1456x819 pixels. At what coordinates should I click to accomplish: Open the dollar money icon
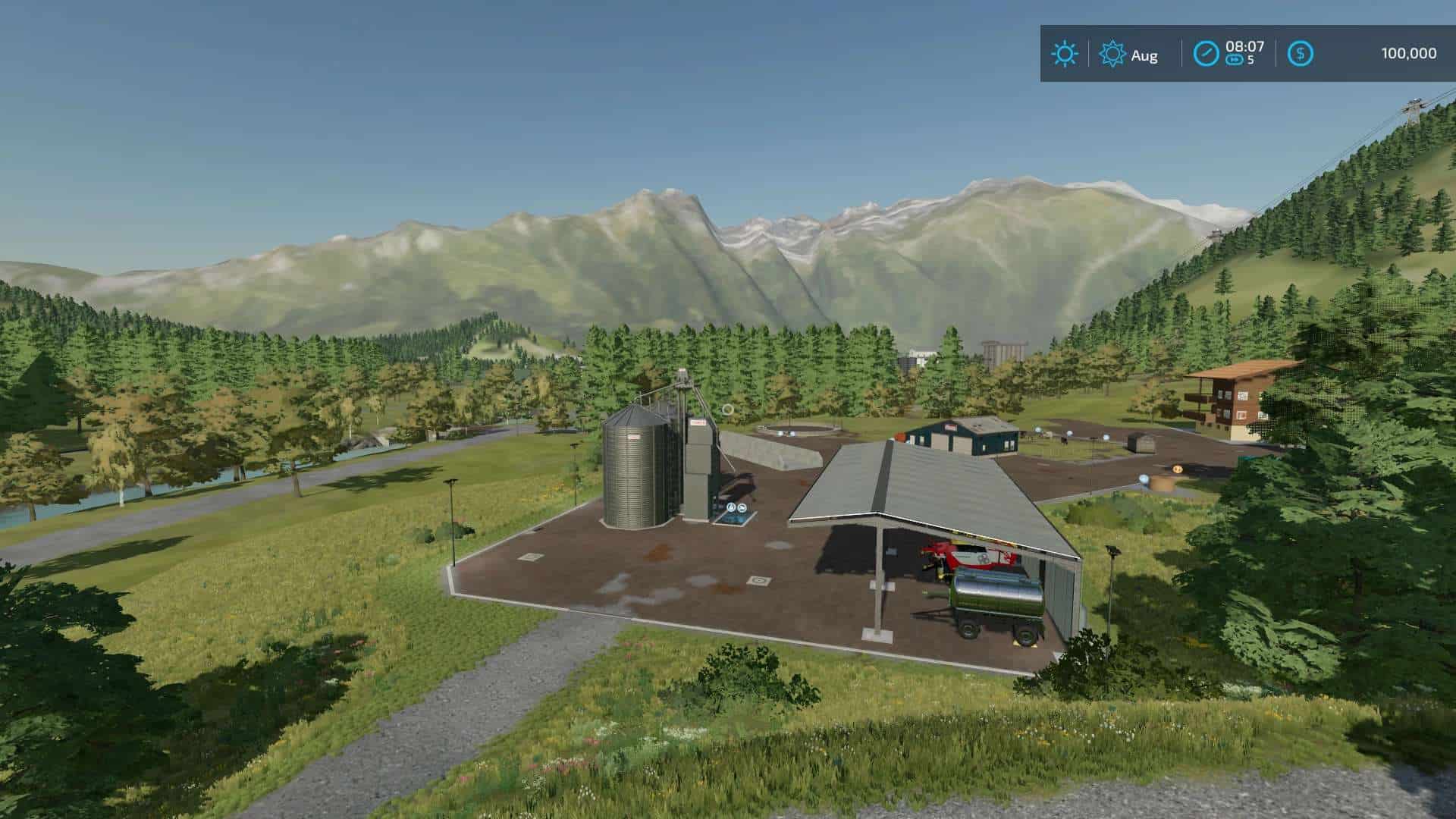point(1301,54)
